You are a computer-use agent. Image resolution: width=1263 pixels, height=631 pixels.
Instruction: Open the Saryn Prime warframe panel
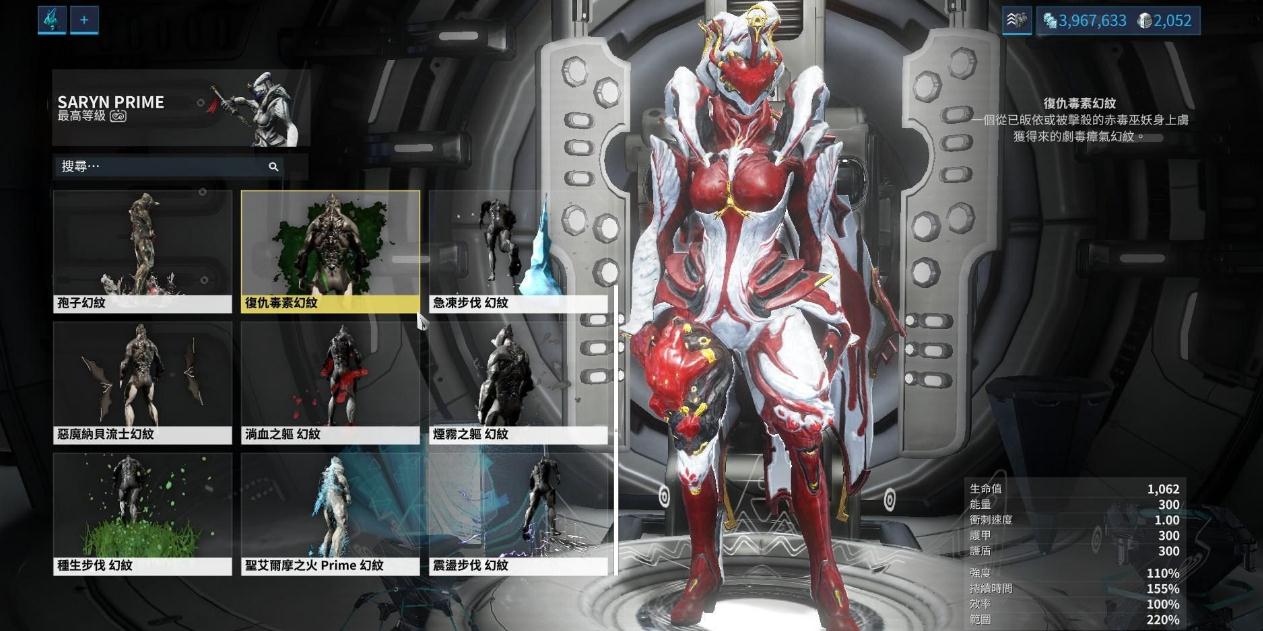tap(181, 108)
